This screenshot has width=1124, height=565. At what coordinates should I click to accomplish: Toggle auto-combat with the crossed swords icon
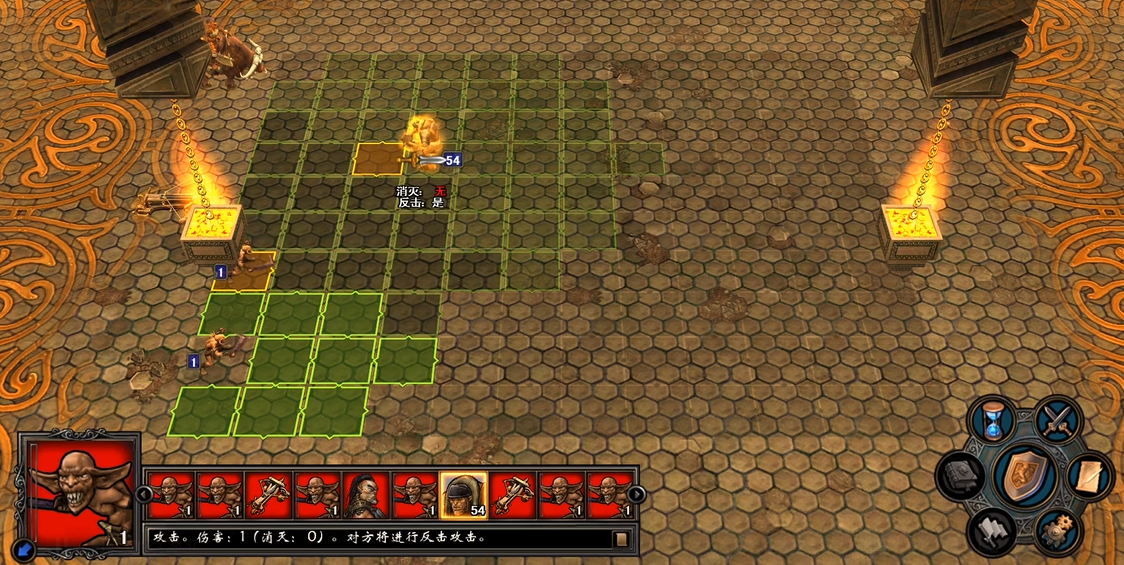point(1057,420)
